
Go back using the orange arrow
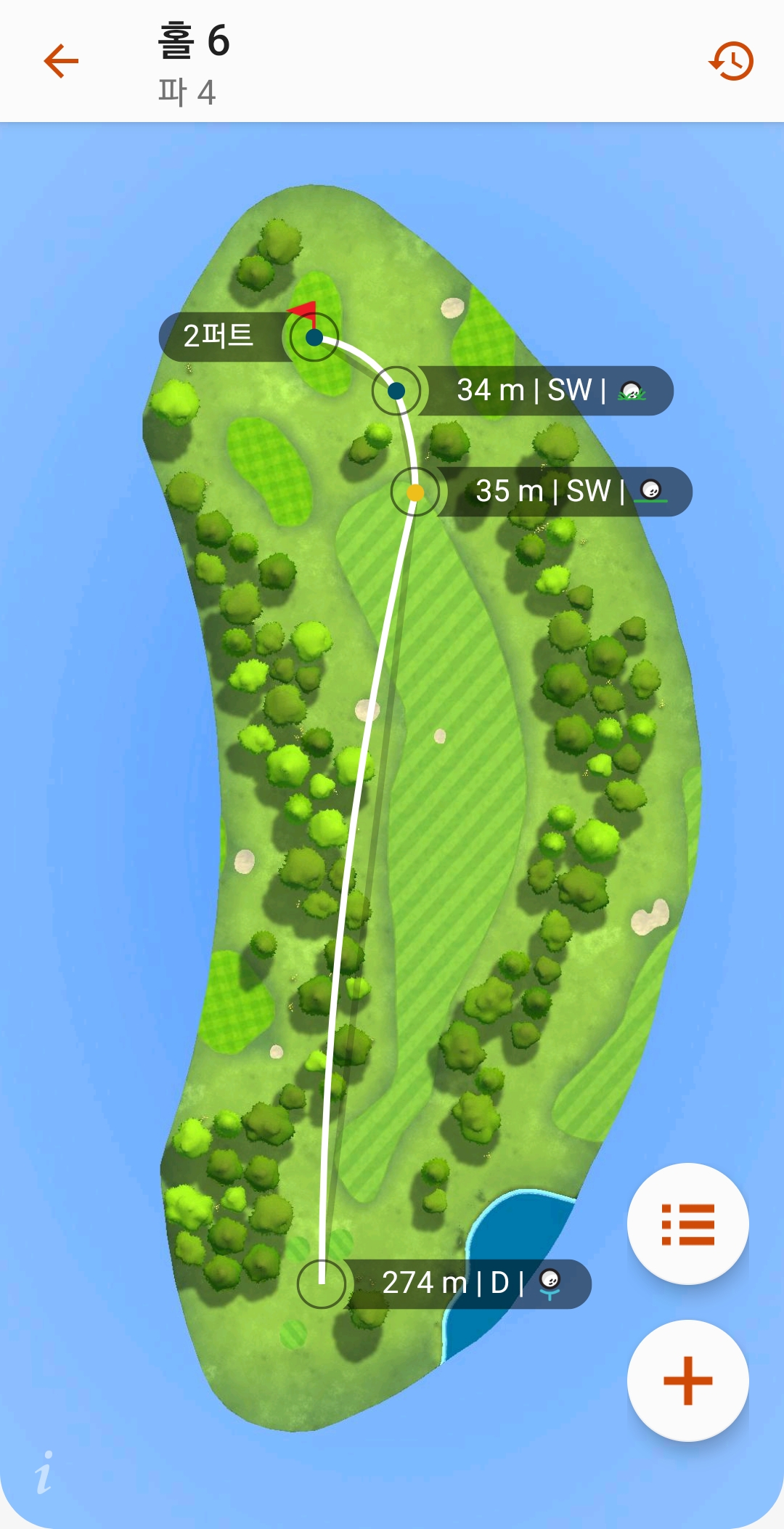pos(61,60)
